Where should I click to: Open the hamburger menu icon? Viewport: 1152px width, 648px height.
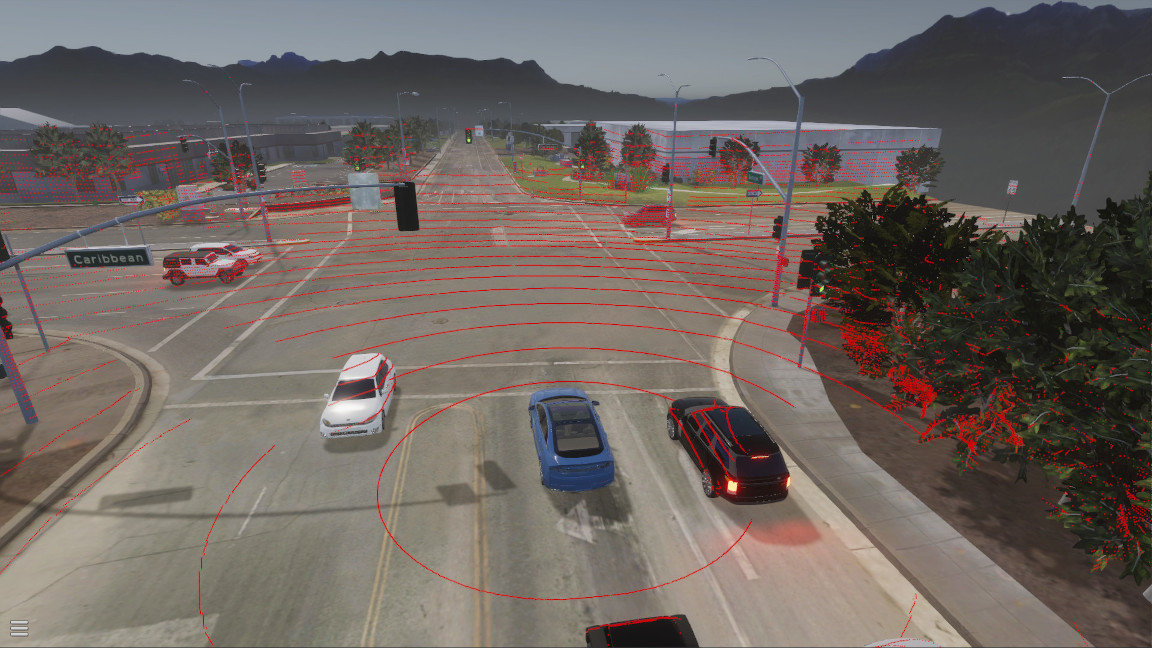tap(19, 628)
